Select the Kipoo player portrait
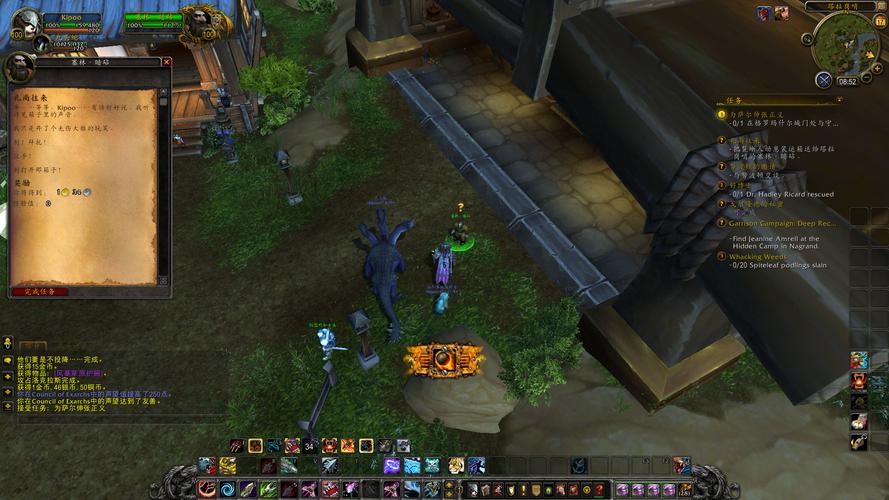The width and height of the screenshot is (889, 500). pos(27,22)
